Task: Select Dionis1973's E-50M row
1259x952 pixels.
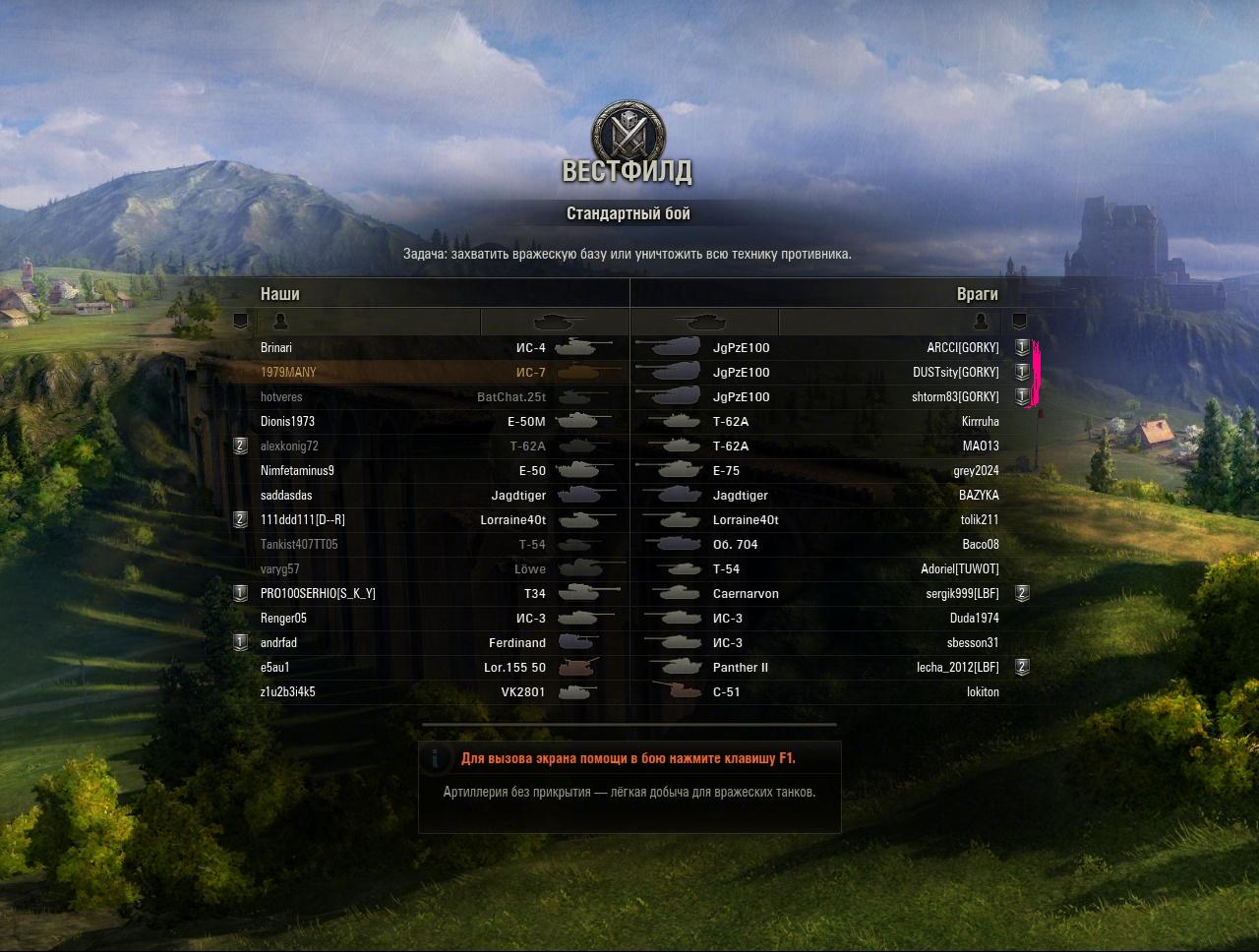Action: [287, 422]
